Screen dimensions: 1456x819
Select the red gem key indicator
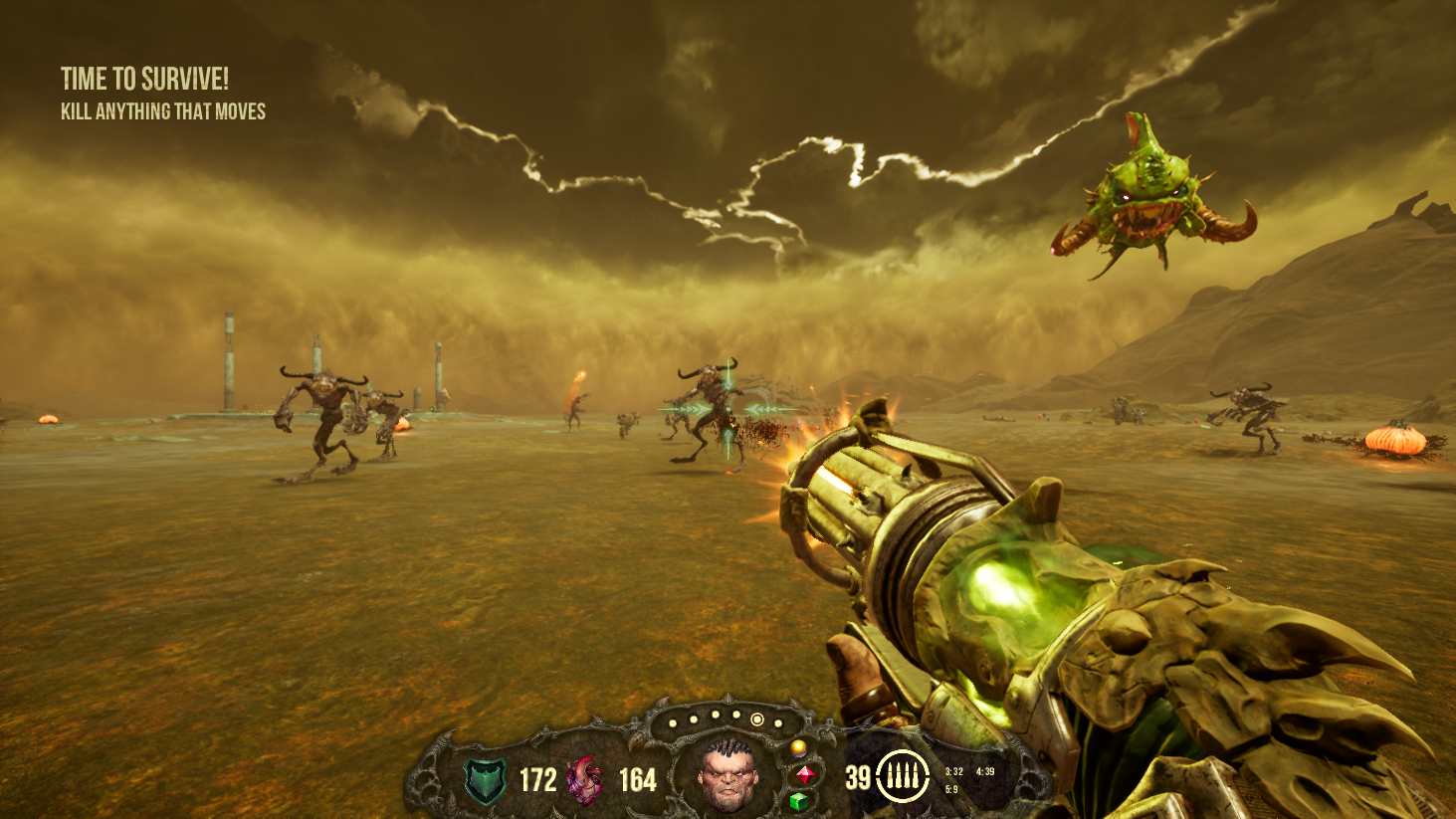805,773
